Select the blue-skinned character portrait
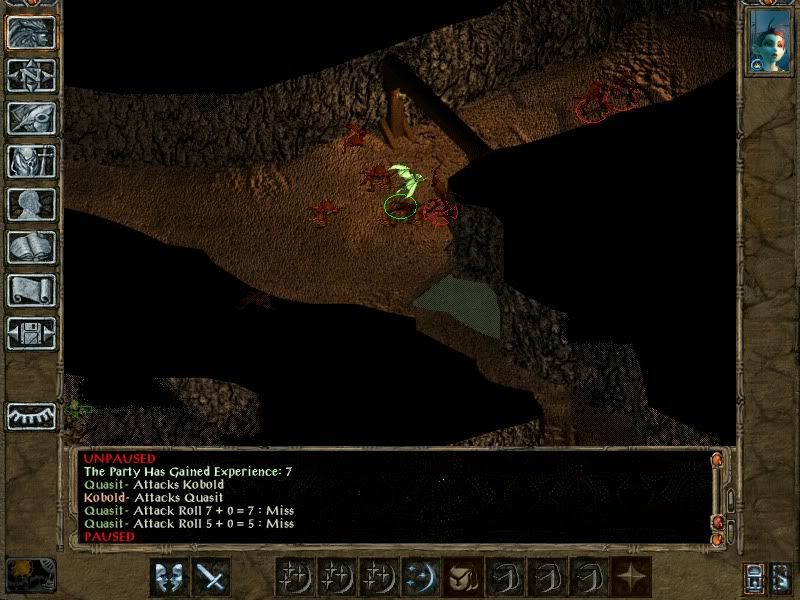 tap(768, 42)
